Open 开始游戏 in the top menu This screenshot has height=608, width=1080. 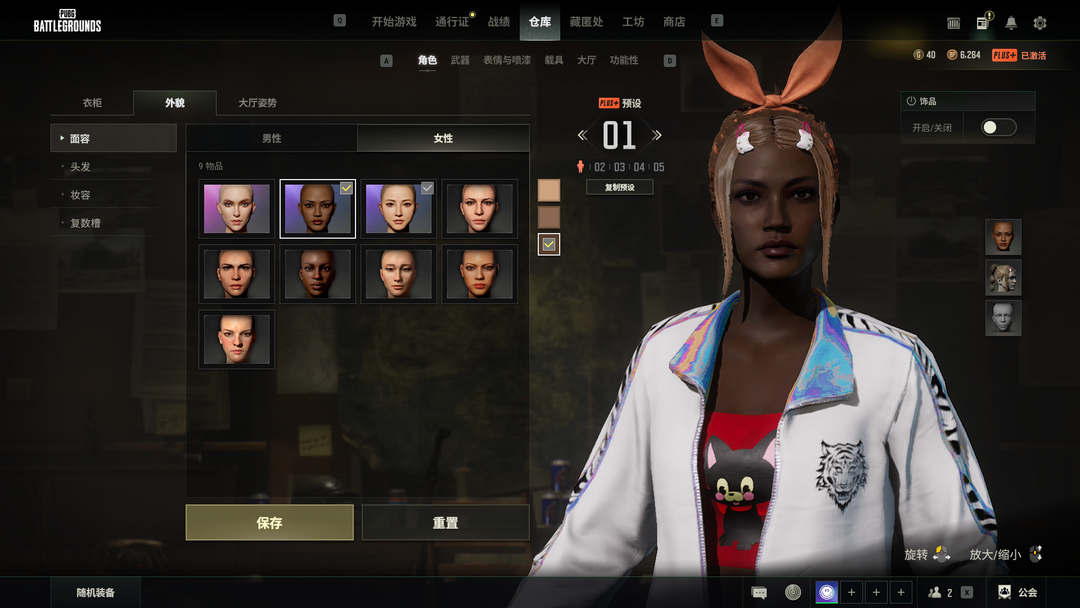[393, 22]
